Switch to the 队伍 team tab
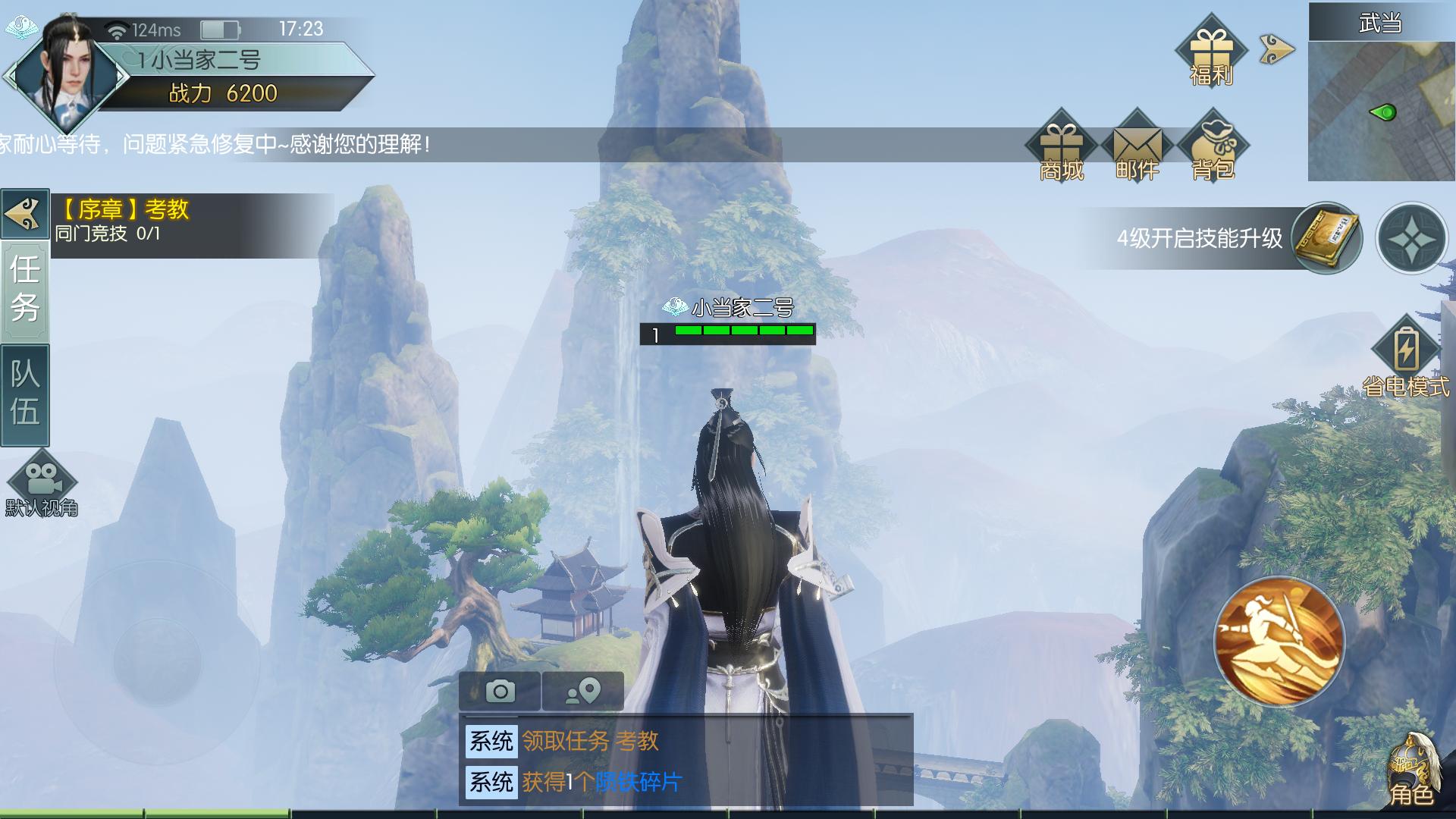The width and height of the screenshot is (1456, 819). (25, 394)
